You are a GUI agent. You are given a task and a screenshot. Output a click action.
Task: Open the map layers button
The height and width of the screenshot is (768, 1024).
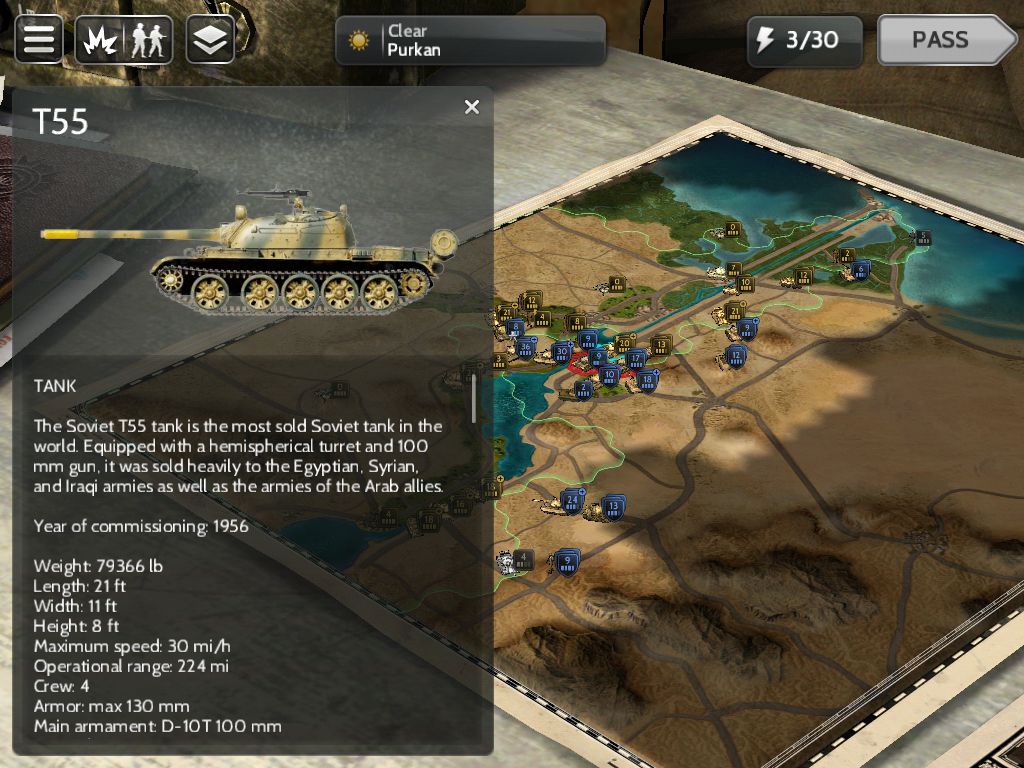tap(210, 40)
